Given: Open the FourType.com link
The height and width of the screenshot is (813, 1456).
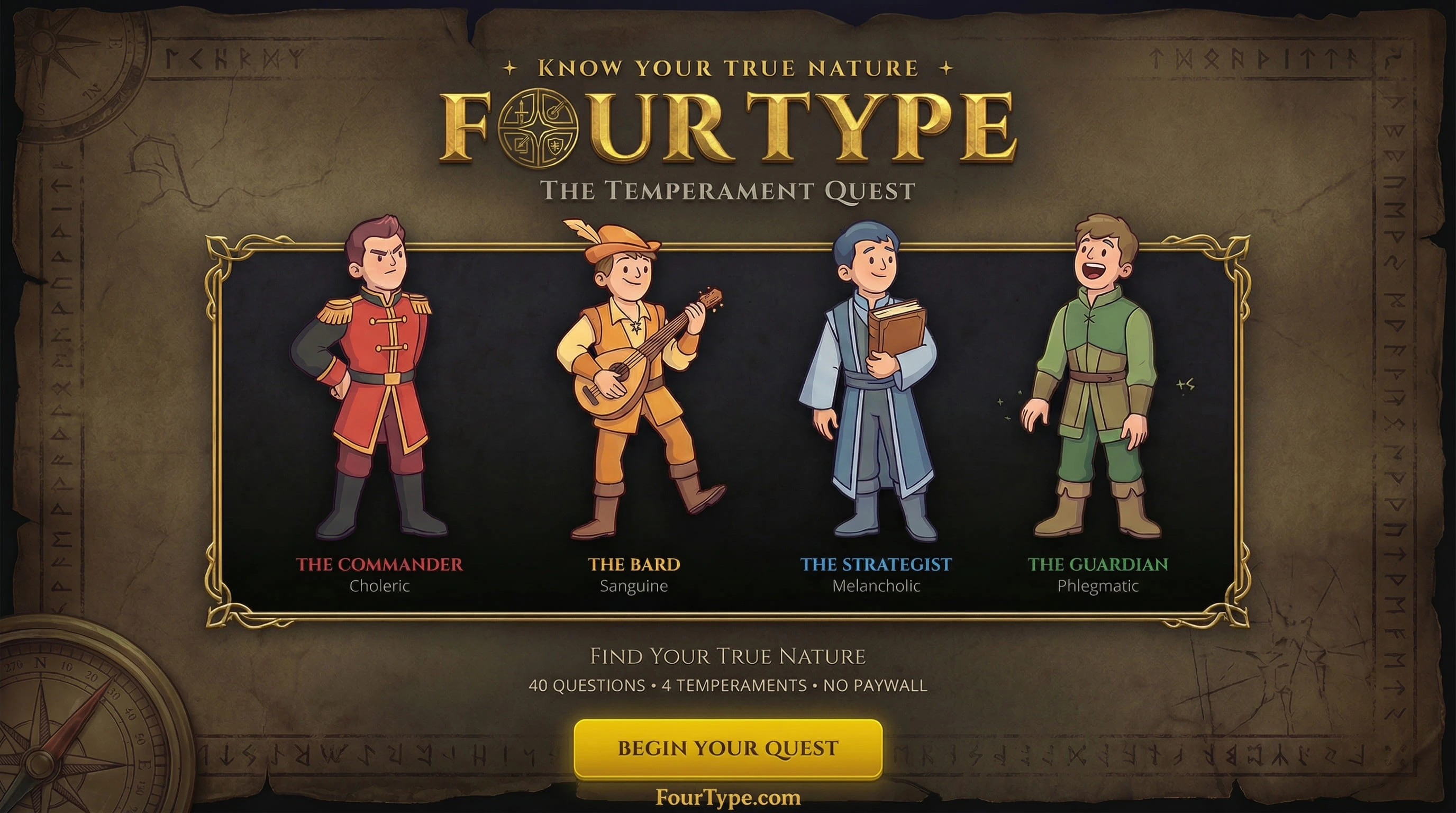Looking at the screenshot, I should pos(728,798).
